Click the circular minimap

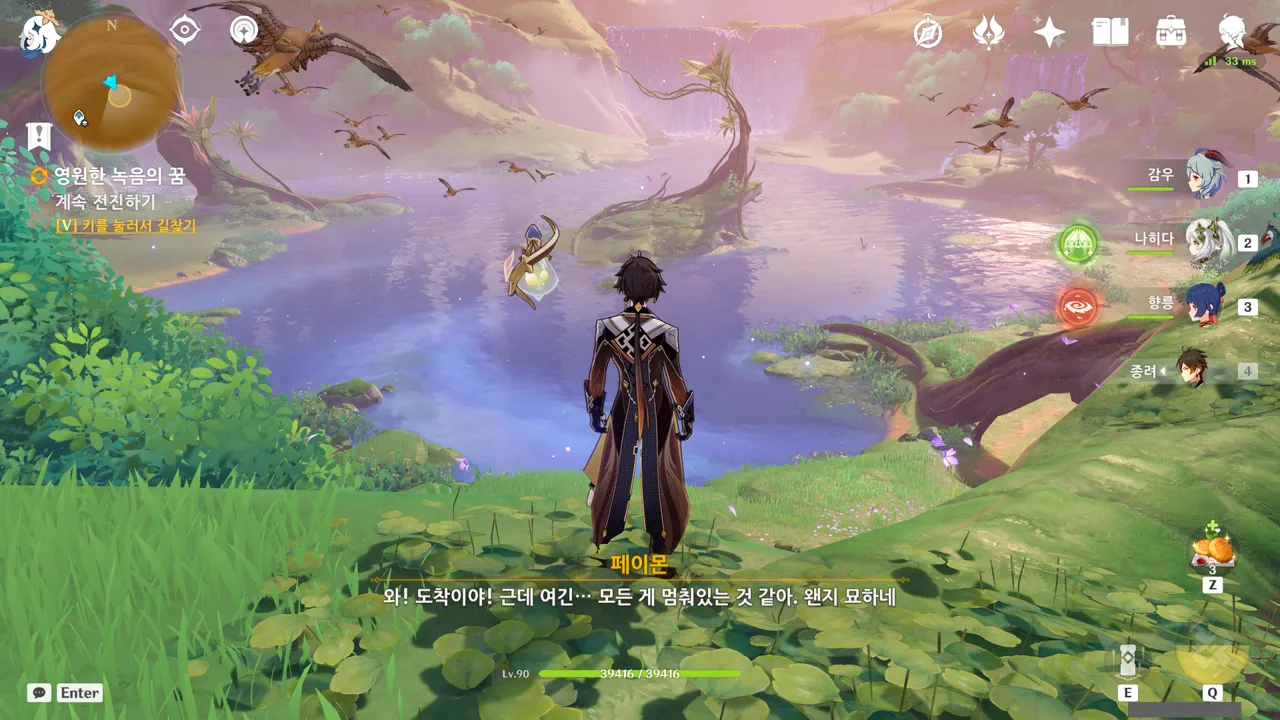coord(111,84)
